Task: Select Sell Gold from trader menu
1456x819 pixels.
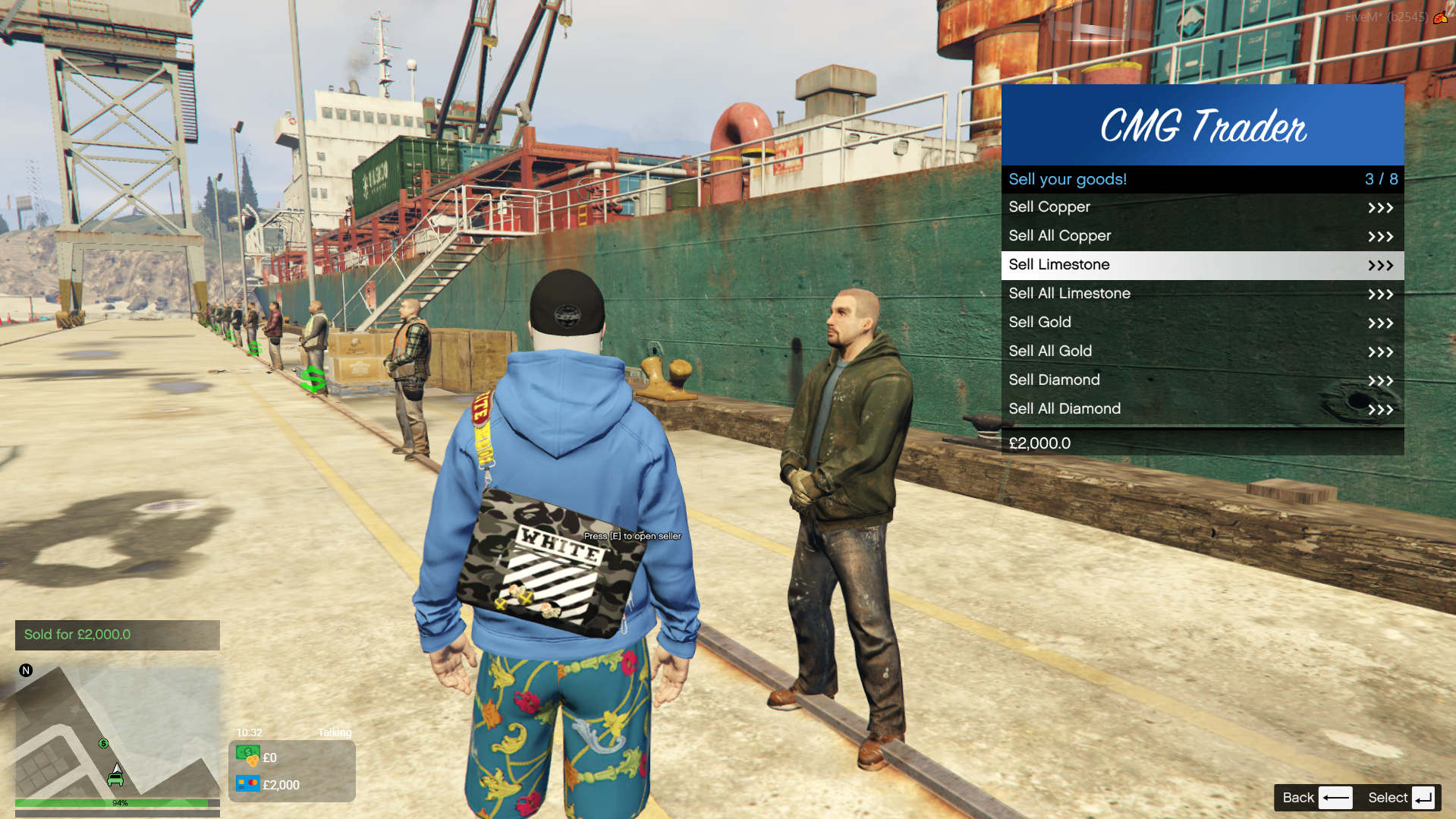Action: tap(1202, 323)
